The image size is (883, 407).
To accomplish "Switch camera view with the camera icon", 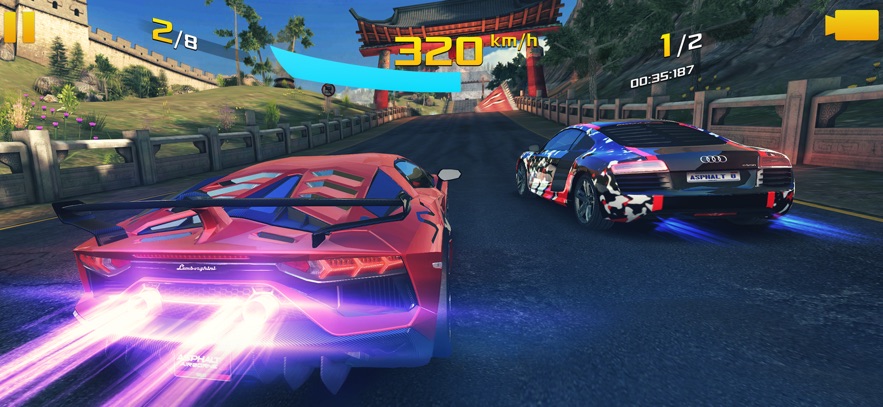I will click(851, 26).
